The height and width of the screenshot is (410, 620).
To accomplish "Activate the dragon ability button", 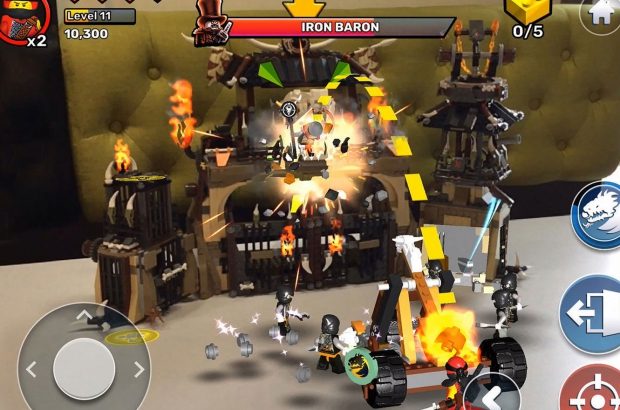I will (x=598, y=214).
